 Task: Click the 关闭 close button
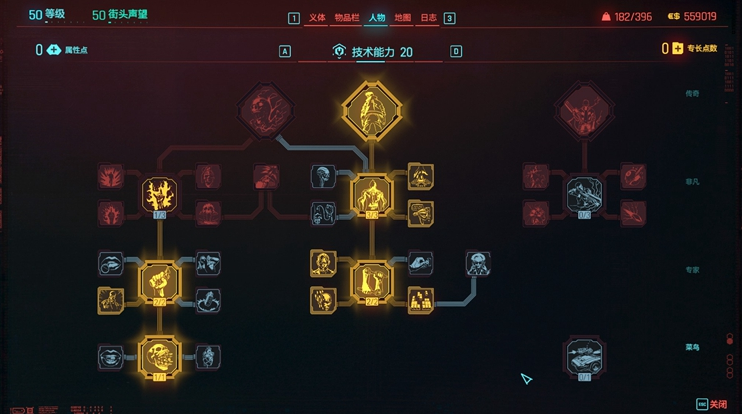712,403
